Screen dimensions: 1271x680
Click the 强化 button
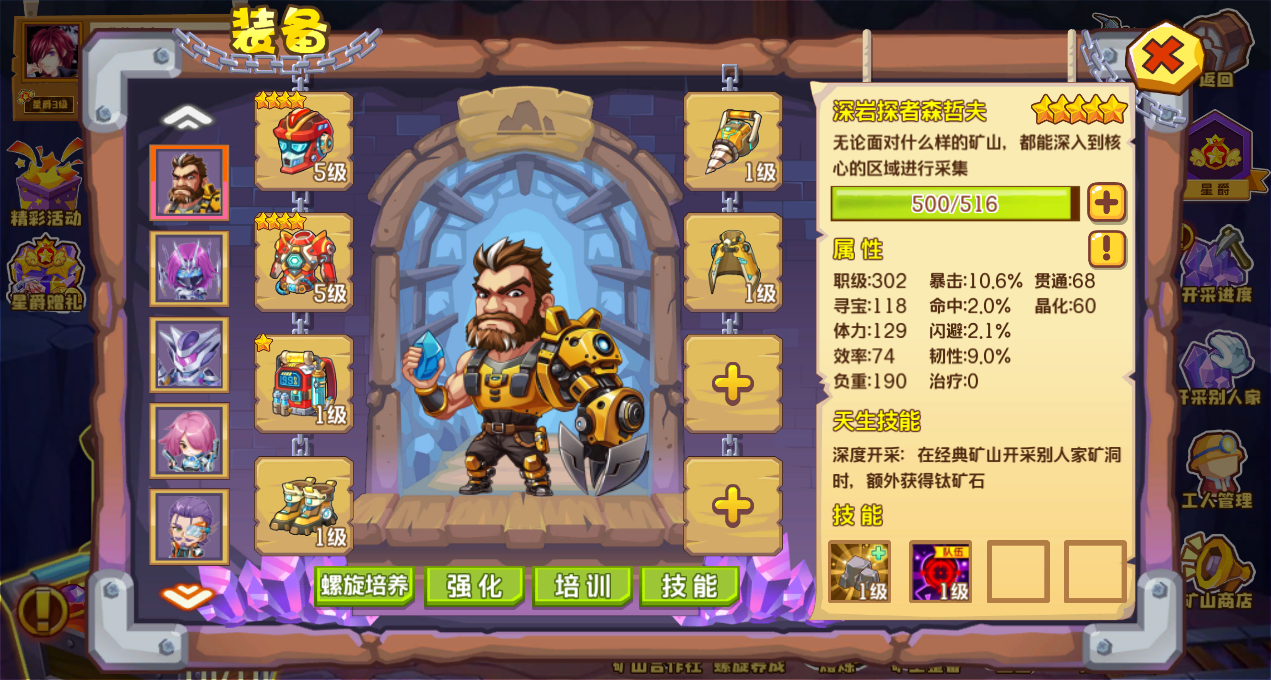point(475,585)
